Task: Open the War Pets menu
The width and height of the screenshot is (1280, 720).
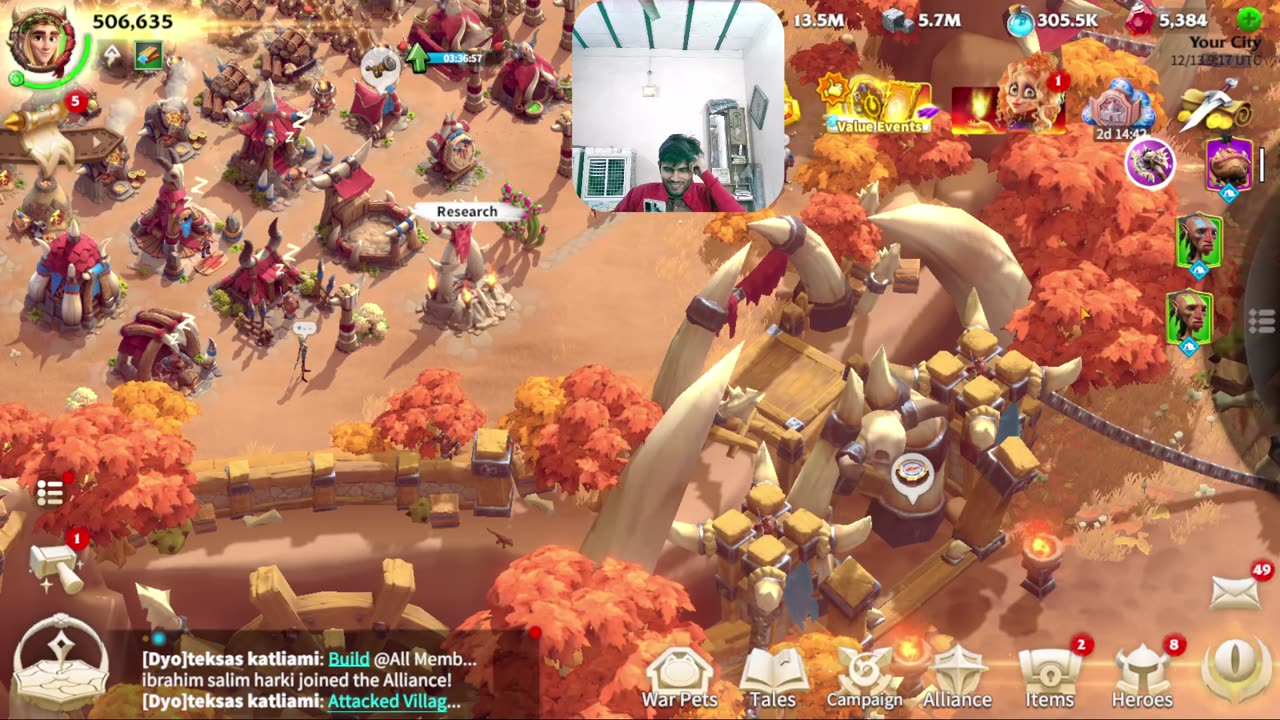Action: [x=679, y=675]
